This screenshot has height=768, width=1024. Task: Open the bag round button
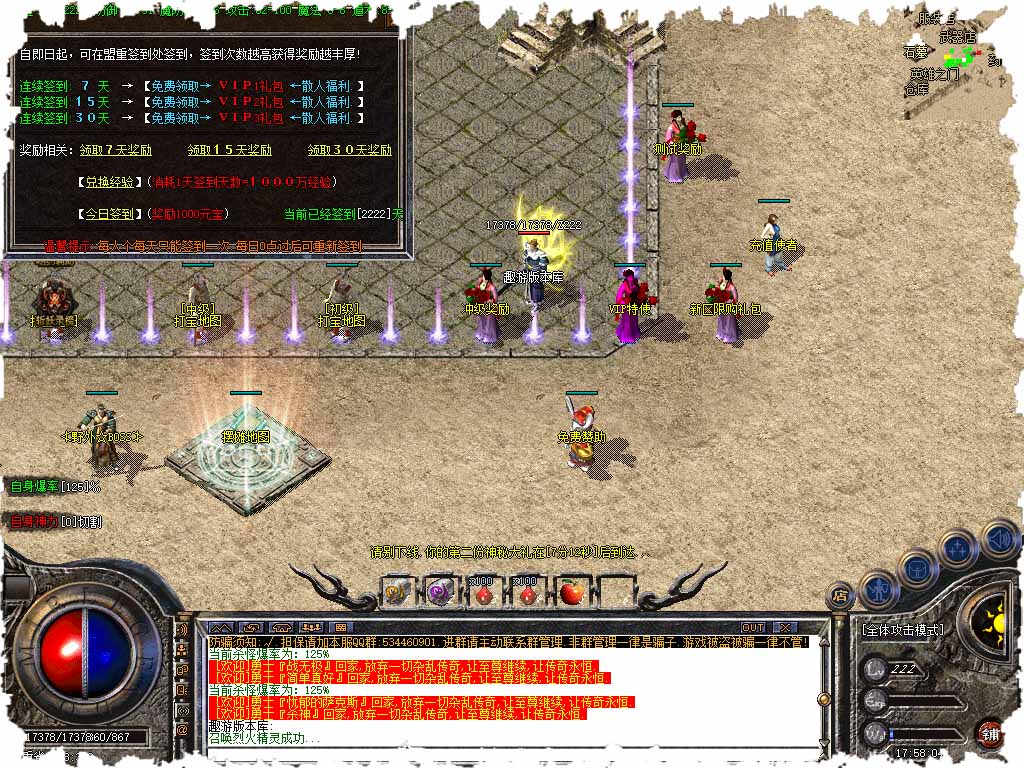point(917,567)
